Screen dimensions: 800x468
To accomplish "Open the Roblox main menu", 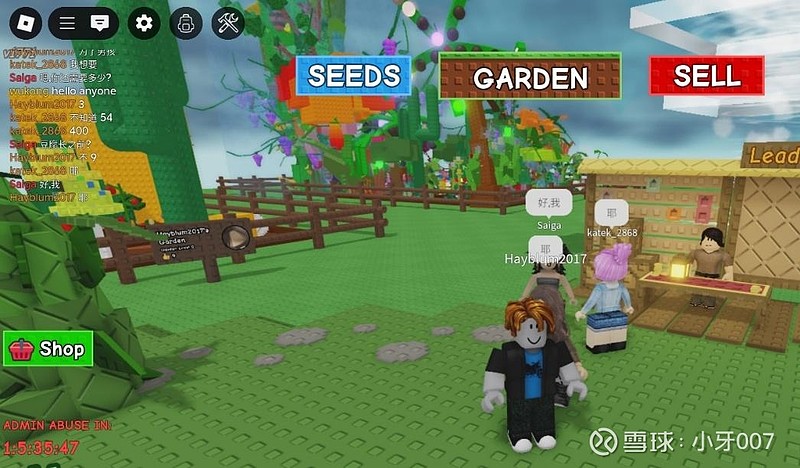I will [25, 22].
